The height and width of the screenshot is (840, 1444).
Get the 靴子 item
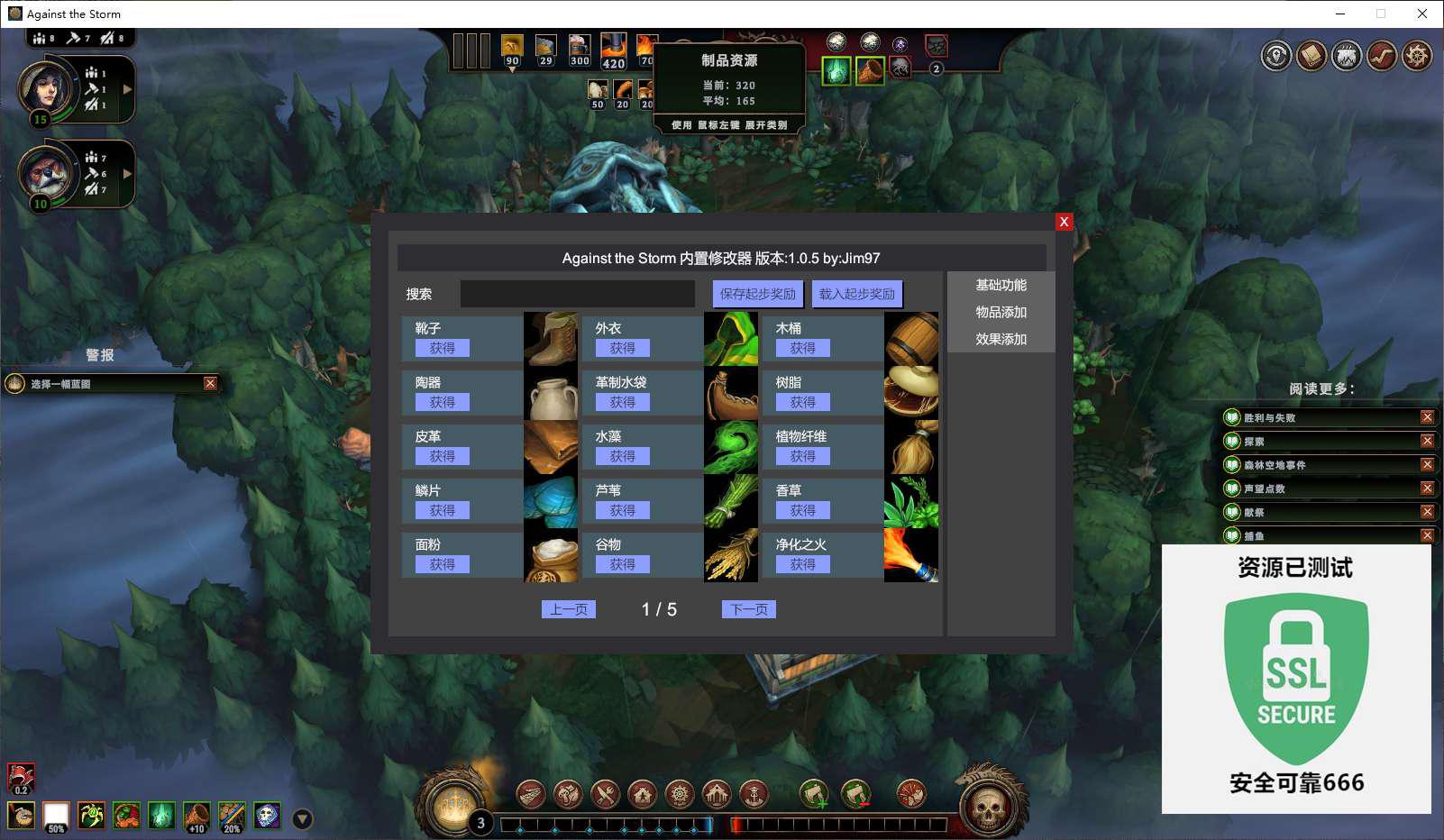point(442,348)
